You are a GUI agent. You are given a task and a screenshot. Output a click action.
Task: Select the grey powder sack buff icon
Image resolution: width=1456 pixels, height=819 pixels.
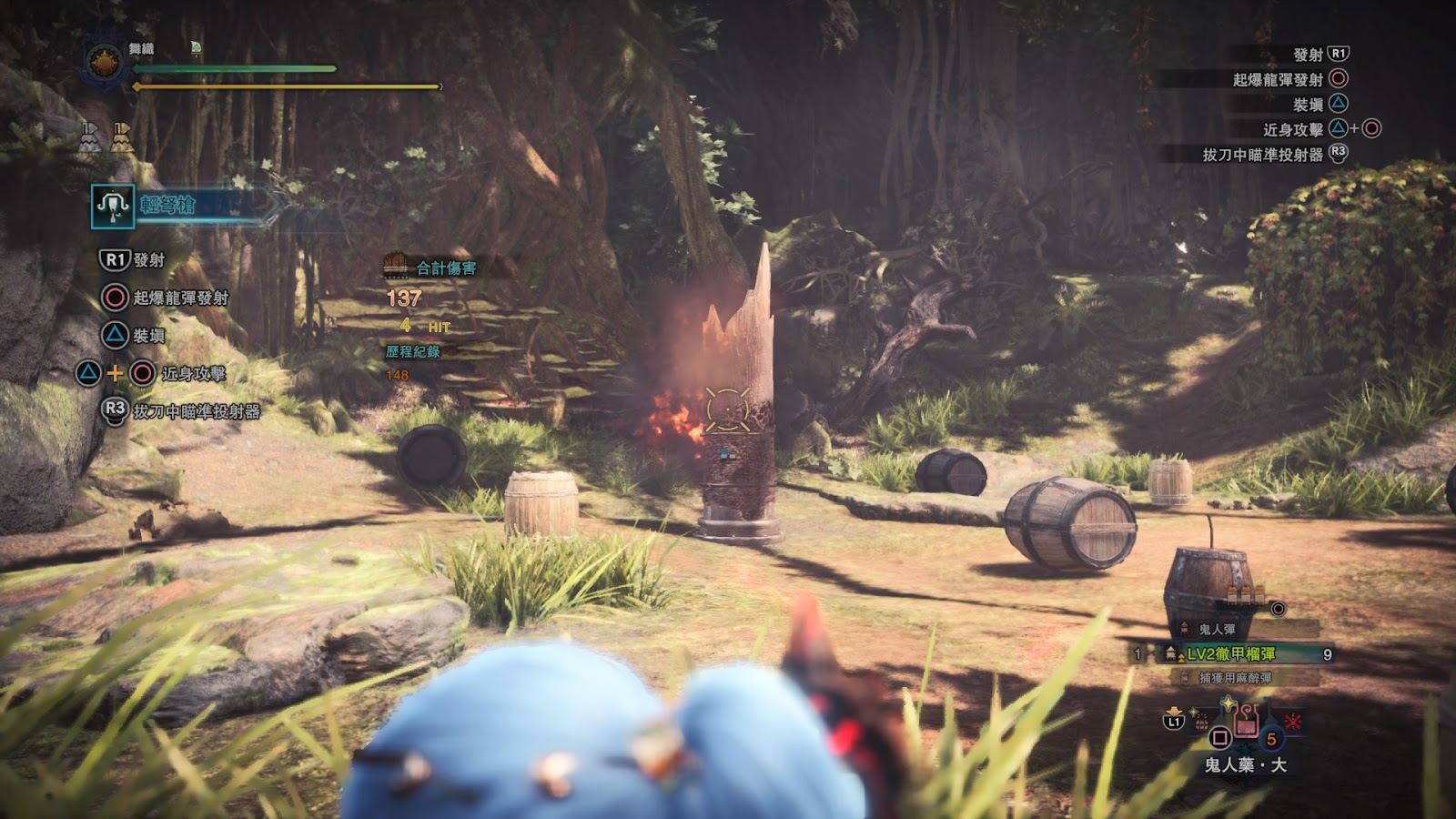tap(90, 137)
